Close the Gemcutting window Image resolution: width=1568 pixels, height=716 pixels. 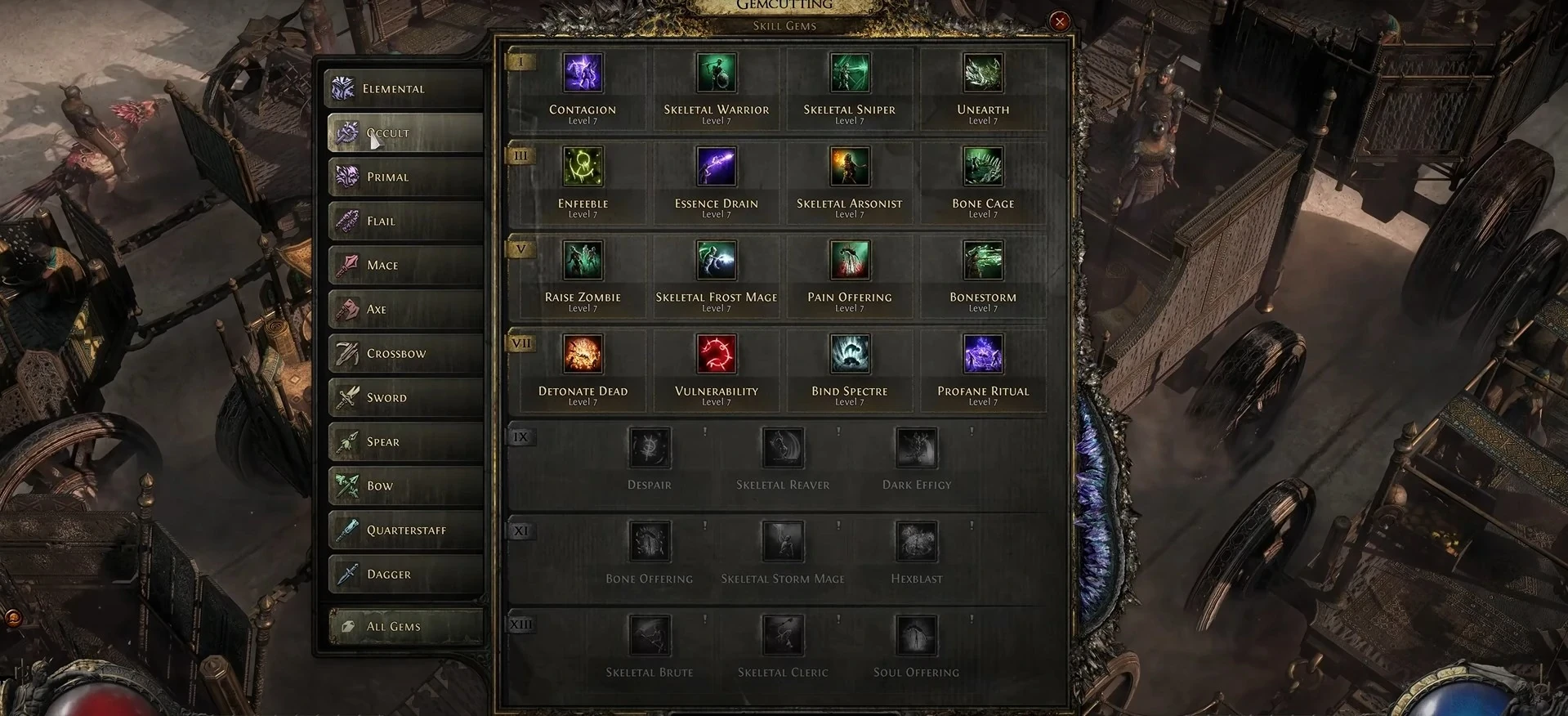click(1060, 21)
